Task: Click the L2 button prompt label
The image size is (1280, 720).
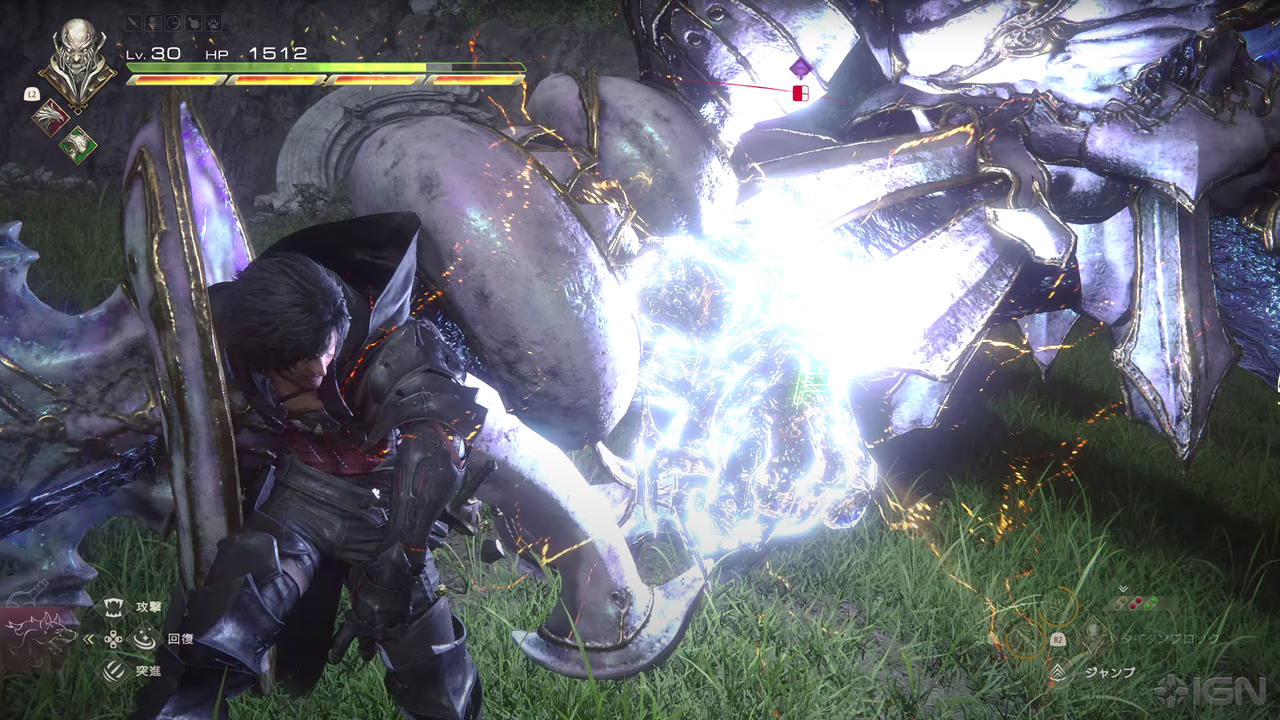Action: coord(32,94)
